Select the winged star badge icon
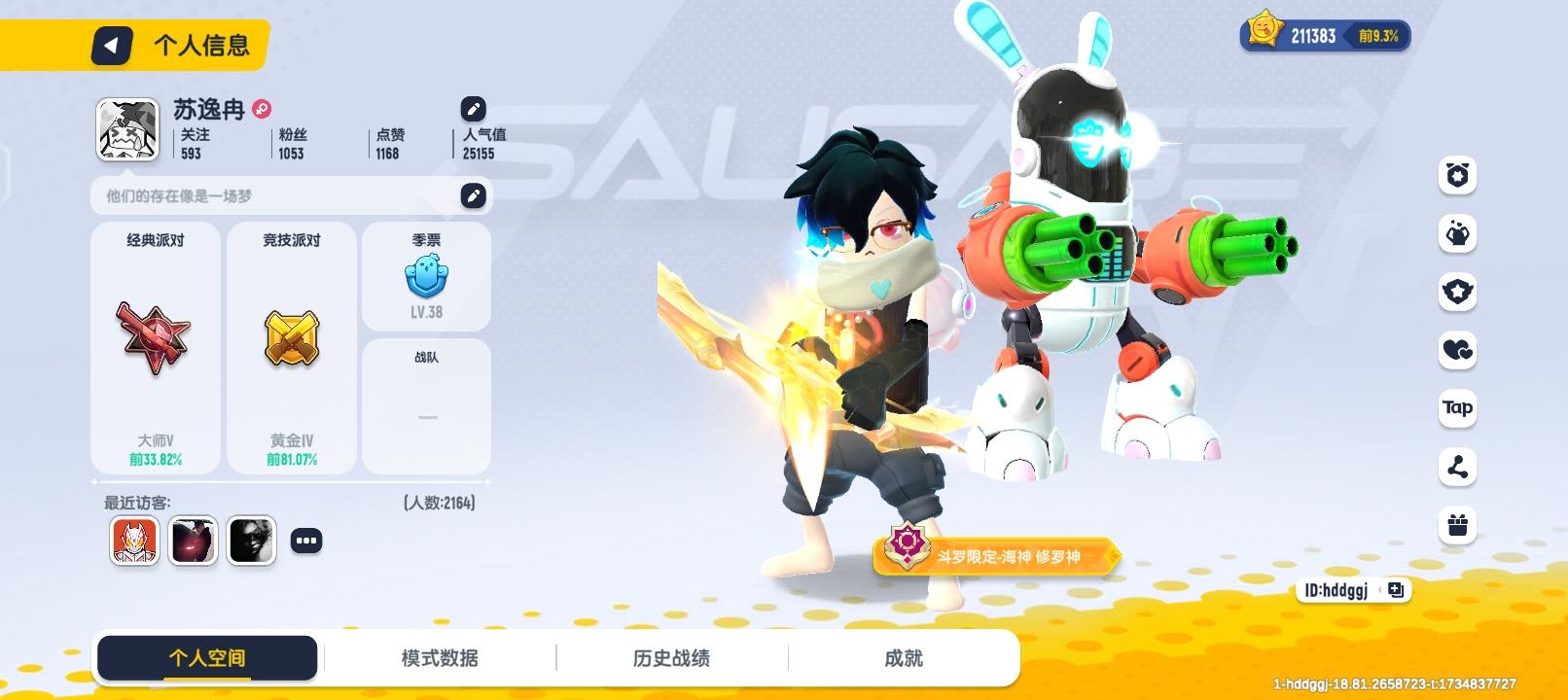The image size is (1568, 700). (x=1456, y=293)
